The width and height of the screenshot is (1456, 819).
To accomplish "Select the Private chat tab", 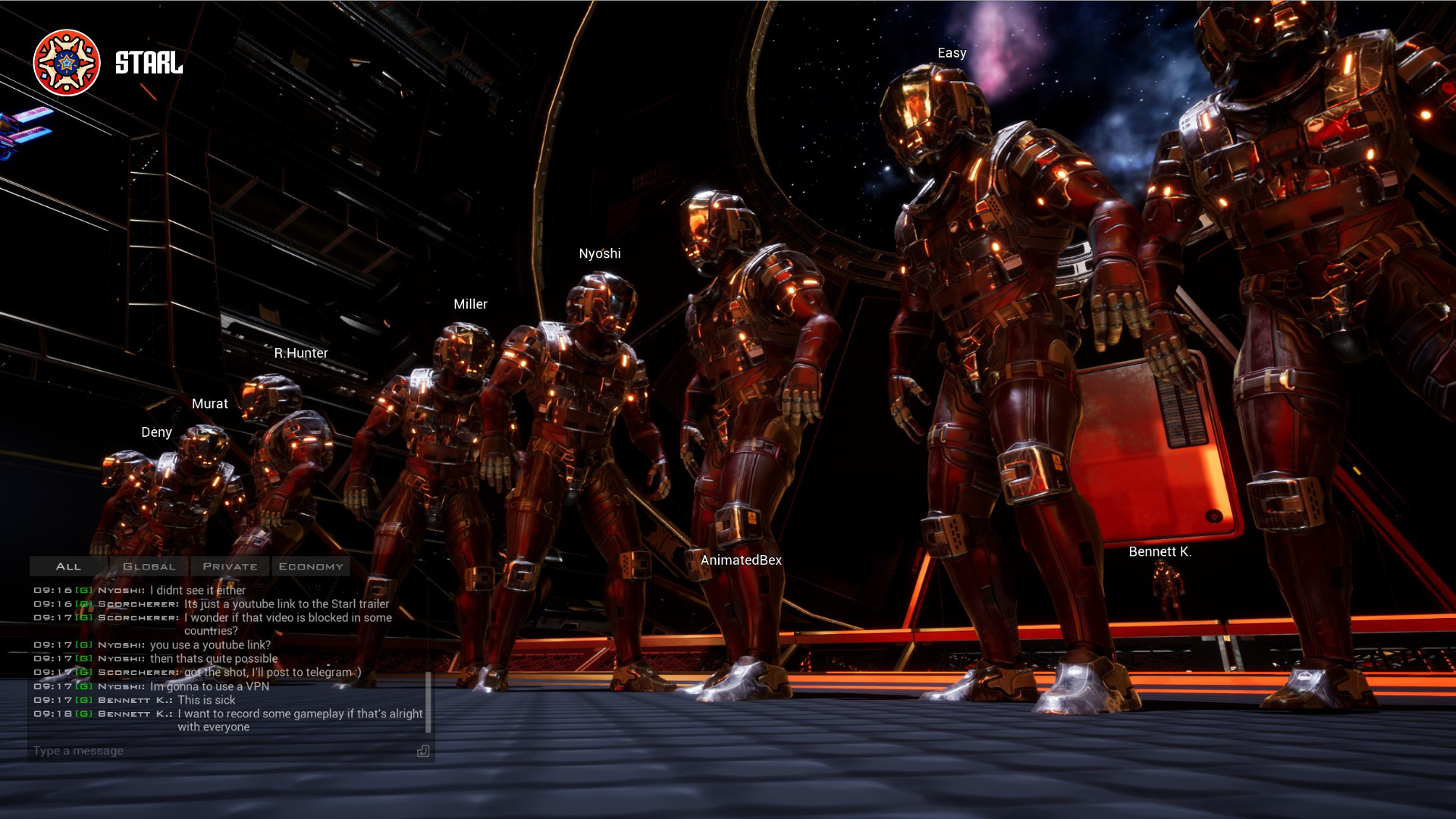I will tap(230, 566).
